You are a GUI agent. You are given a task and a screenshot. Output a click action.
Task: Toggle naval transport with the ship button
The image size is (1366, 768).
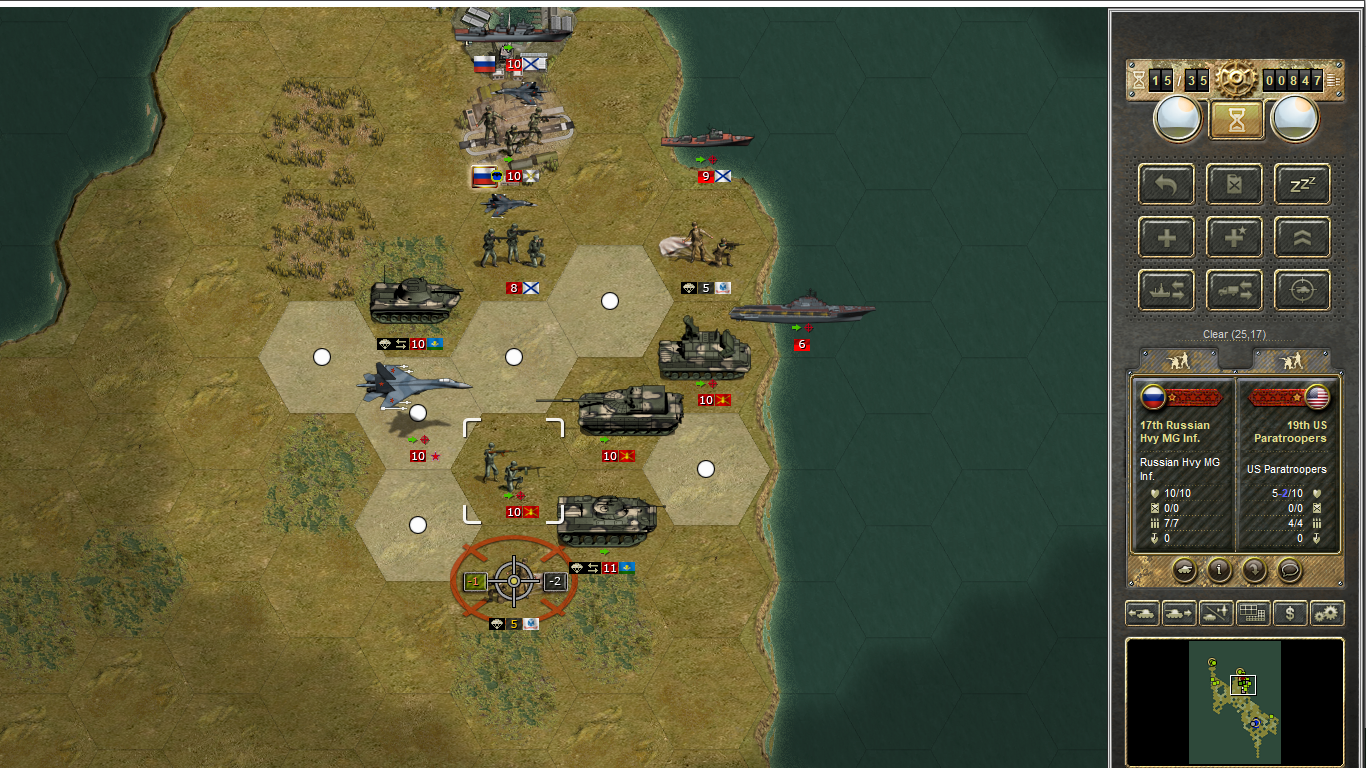click(1166, 290)
